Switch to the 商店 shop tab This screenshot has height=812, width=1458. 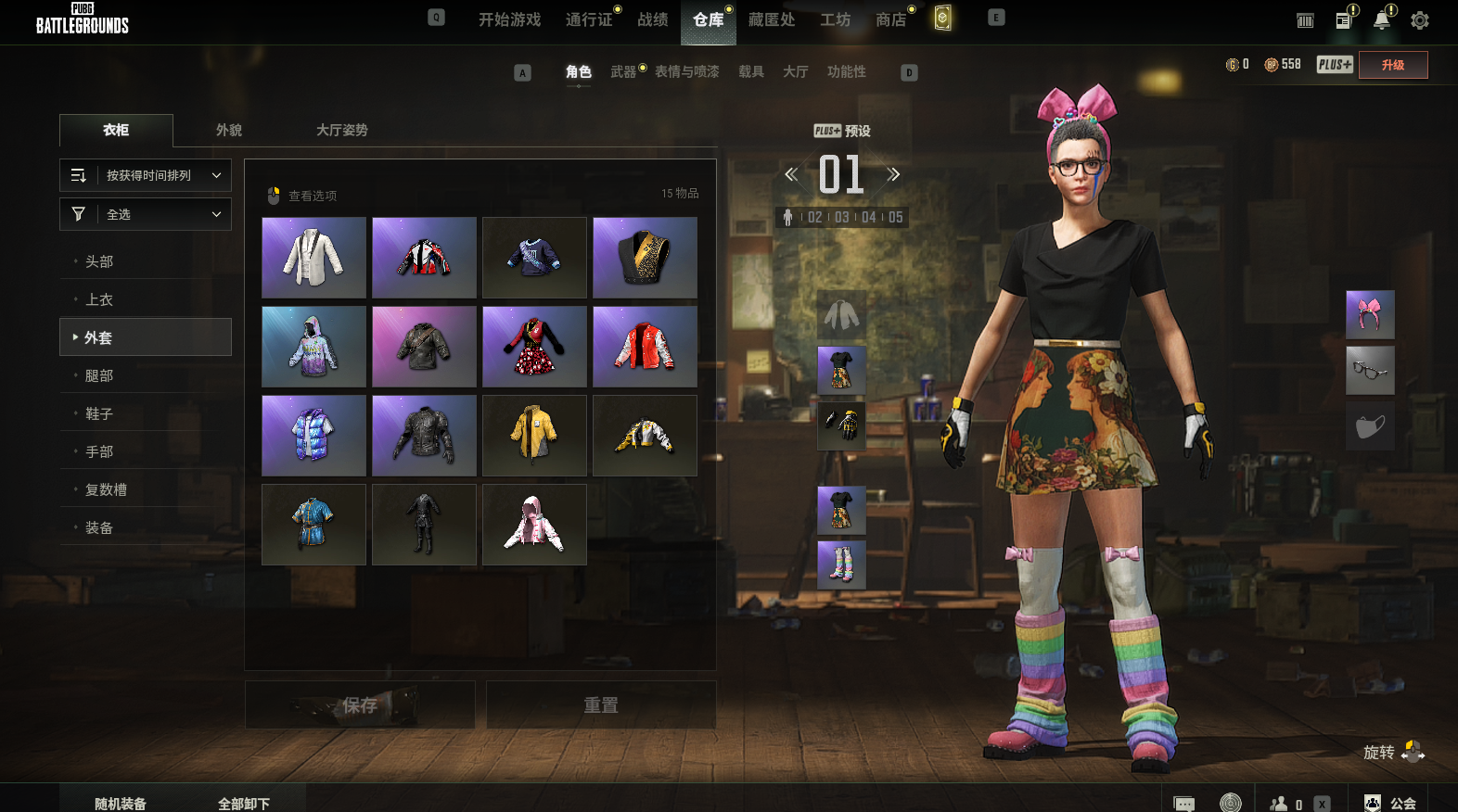890,19
